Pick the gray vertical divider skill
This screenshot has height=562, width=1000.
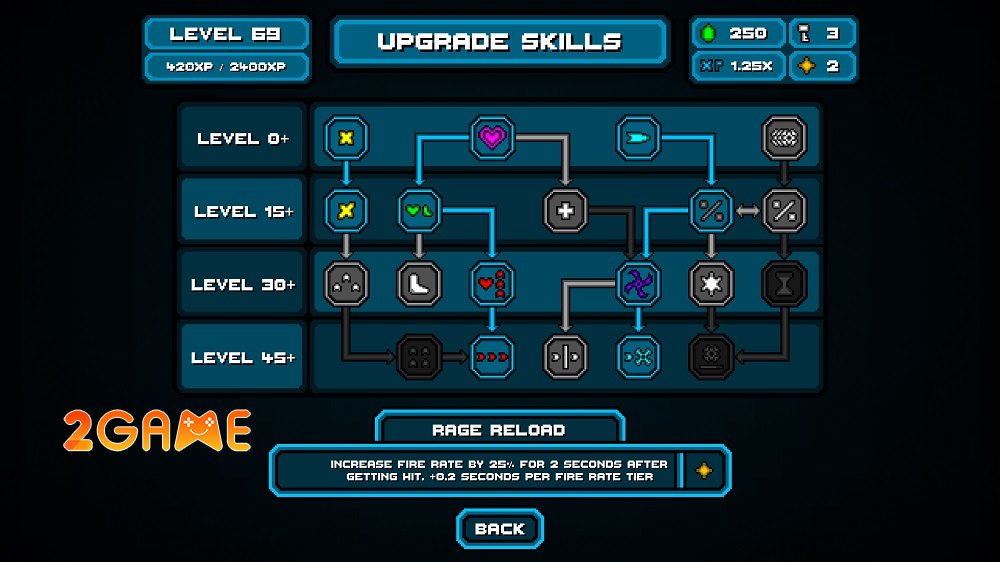pyautogui.click(x=565, y=356)
